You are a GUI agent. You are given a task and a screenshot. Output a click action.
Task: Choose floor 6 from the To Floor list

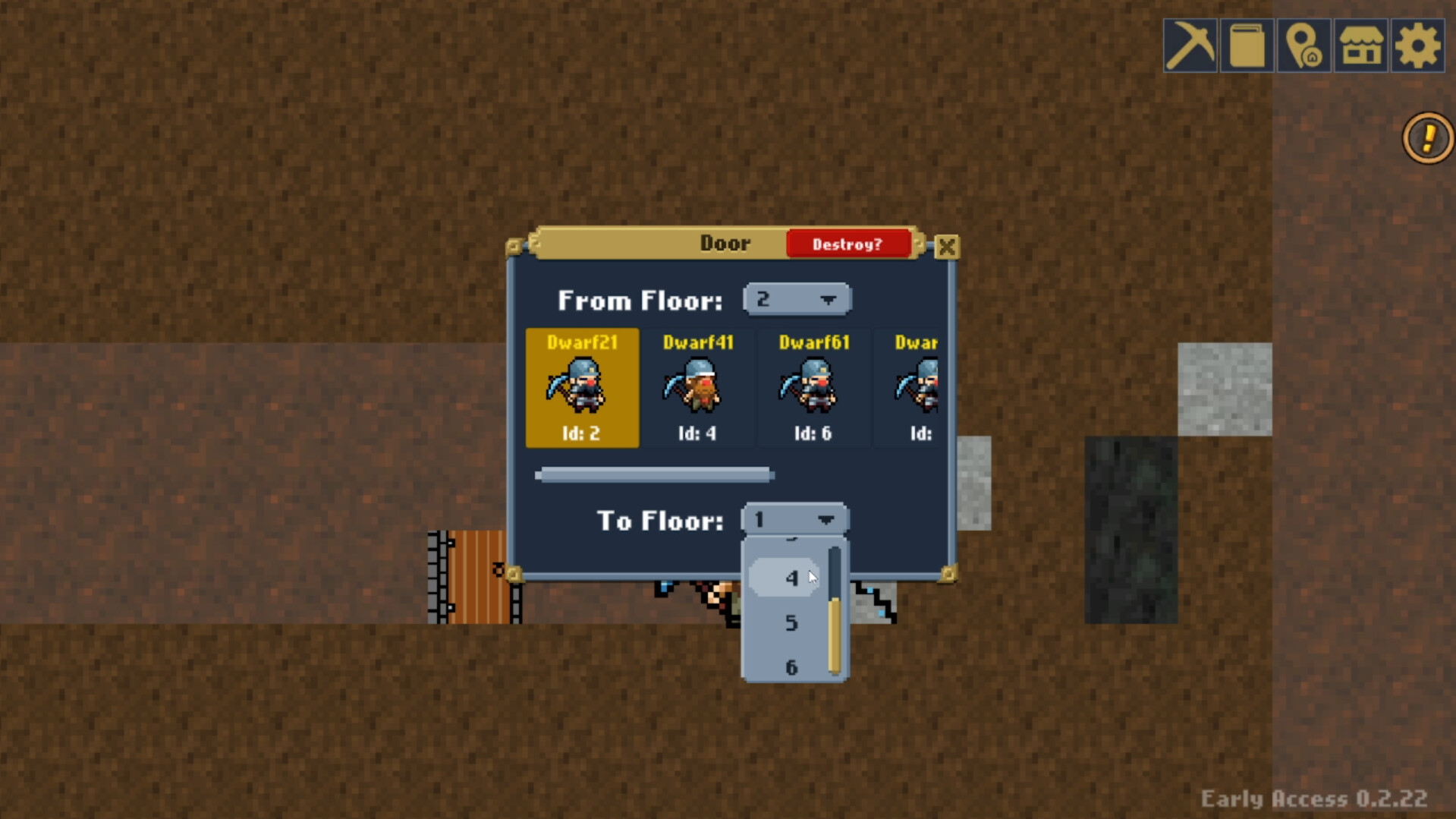point(791,666)
